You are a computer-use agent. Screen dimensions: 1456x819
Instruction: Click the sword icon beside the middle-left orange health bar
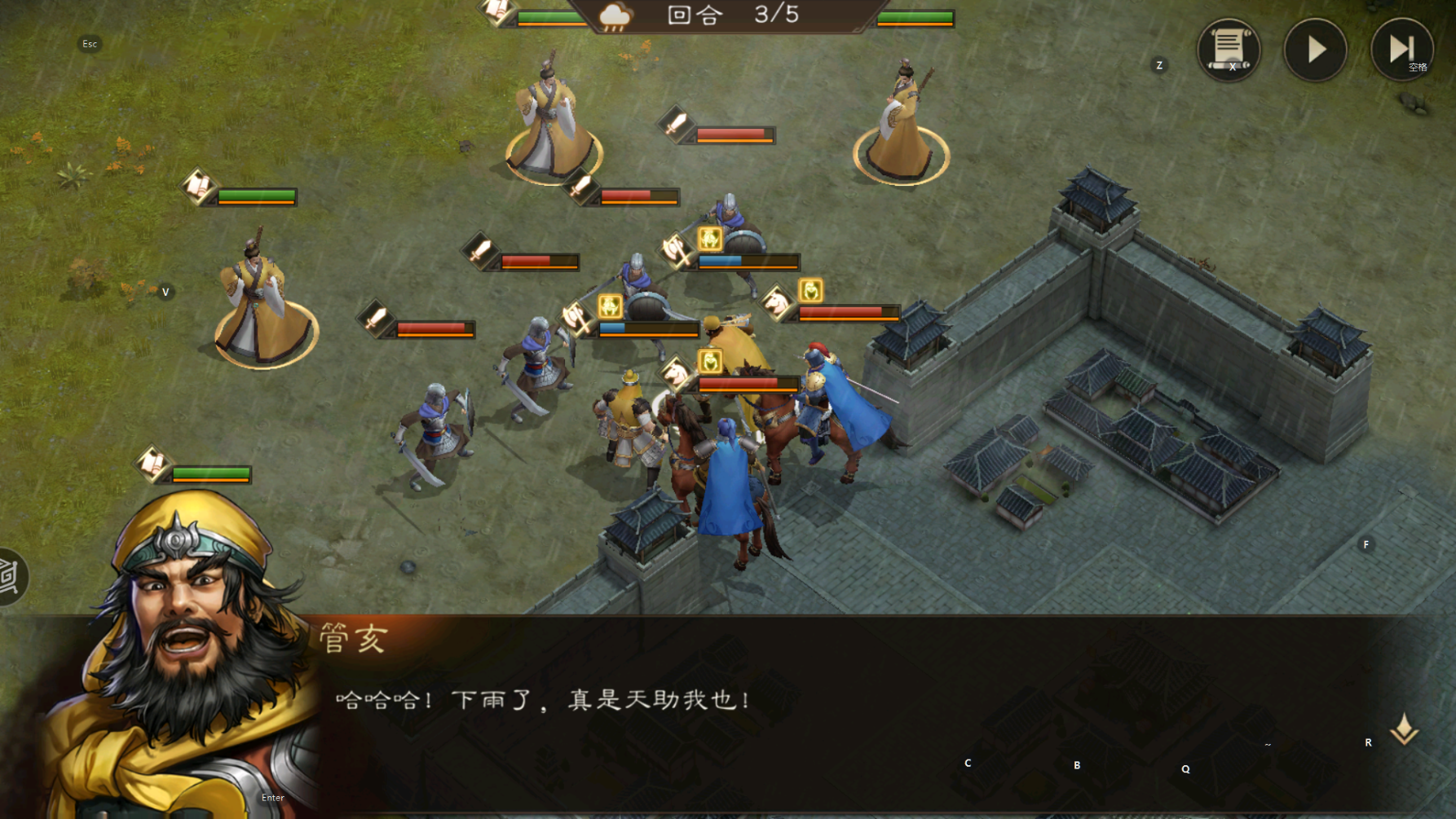pos(377,319)
